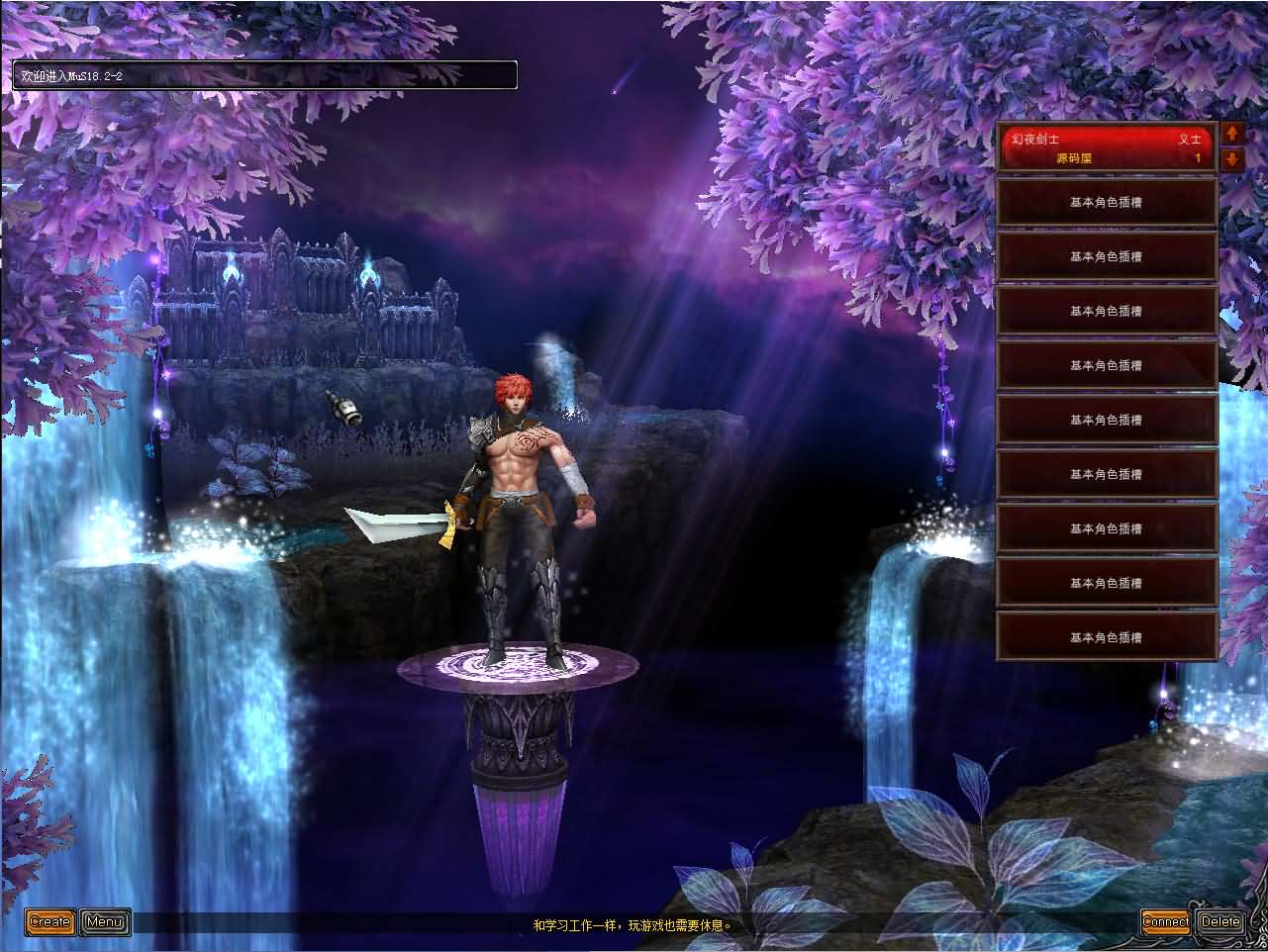
Task: Open the Menu button
Action: [x=105, y=922]
